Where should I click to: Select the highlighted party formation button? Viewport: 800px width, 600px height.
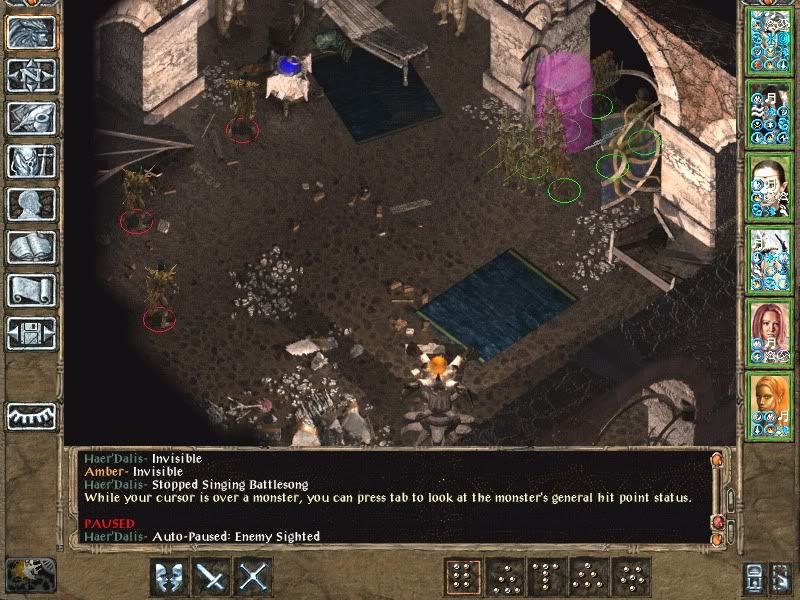pyautogui.click(x=462, y=576)
